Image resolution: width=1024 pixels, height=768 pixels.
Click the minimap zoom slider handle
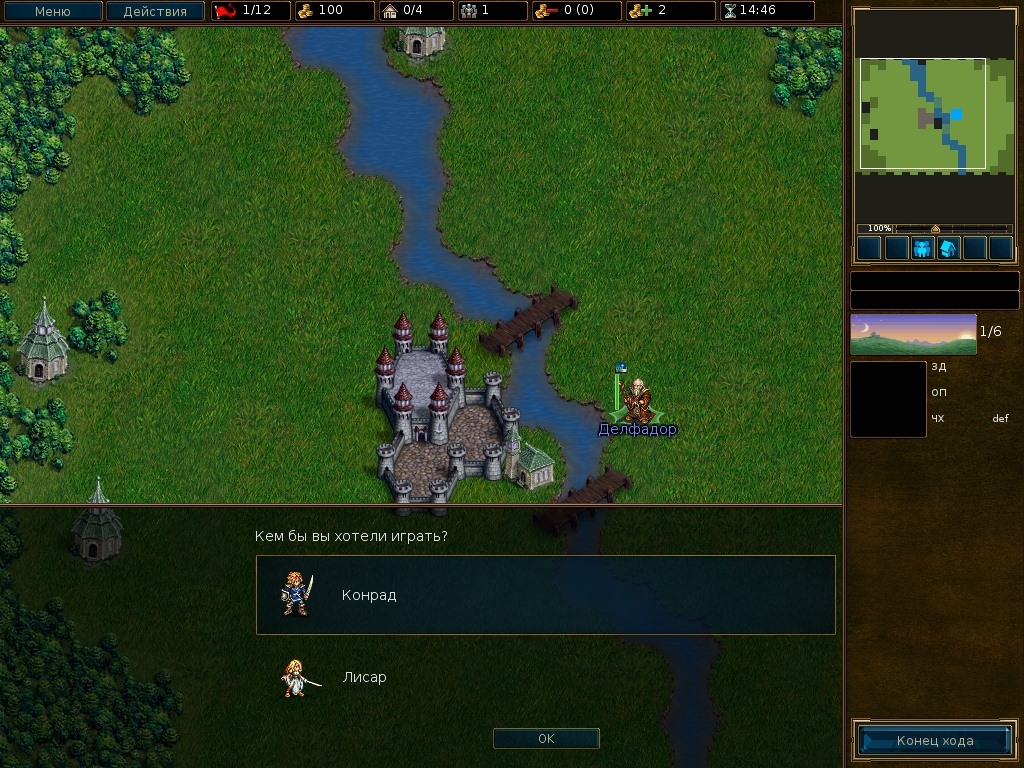(935, 229)
